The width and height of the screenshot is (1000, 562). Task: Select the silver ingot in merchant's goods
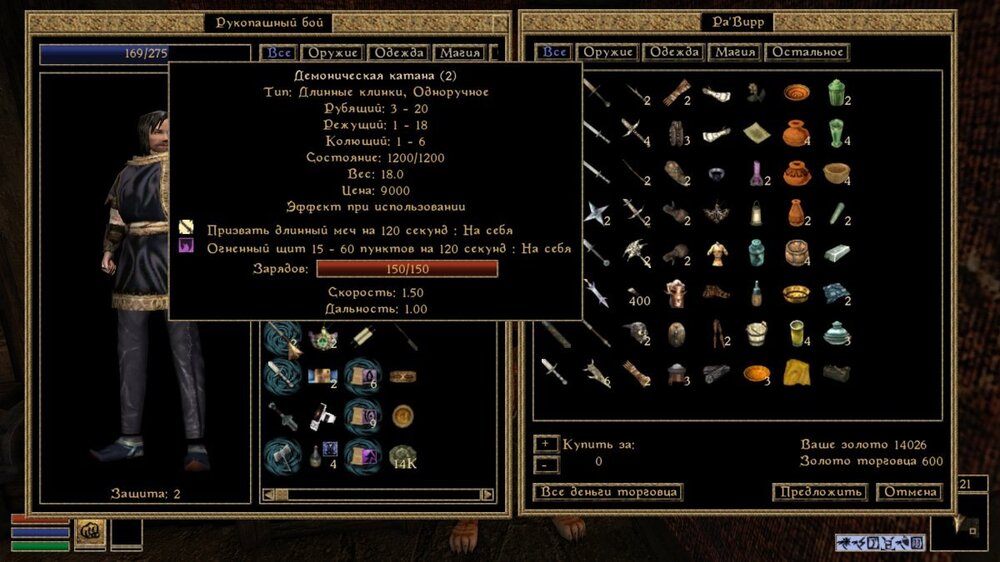(x=838, y=252)
